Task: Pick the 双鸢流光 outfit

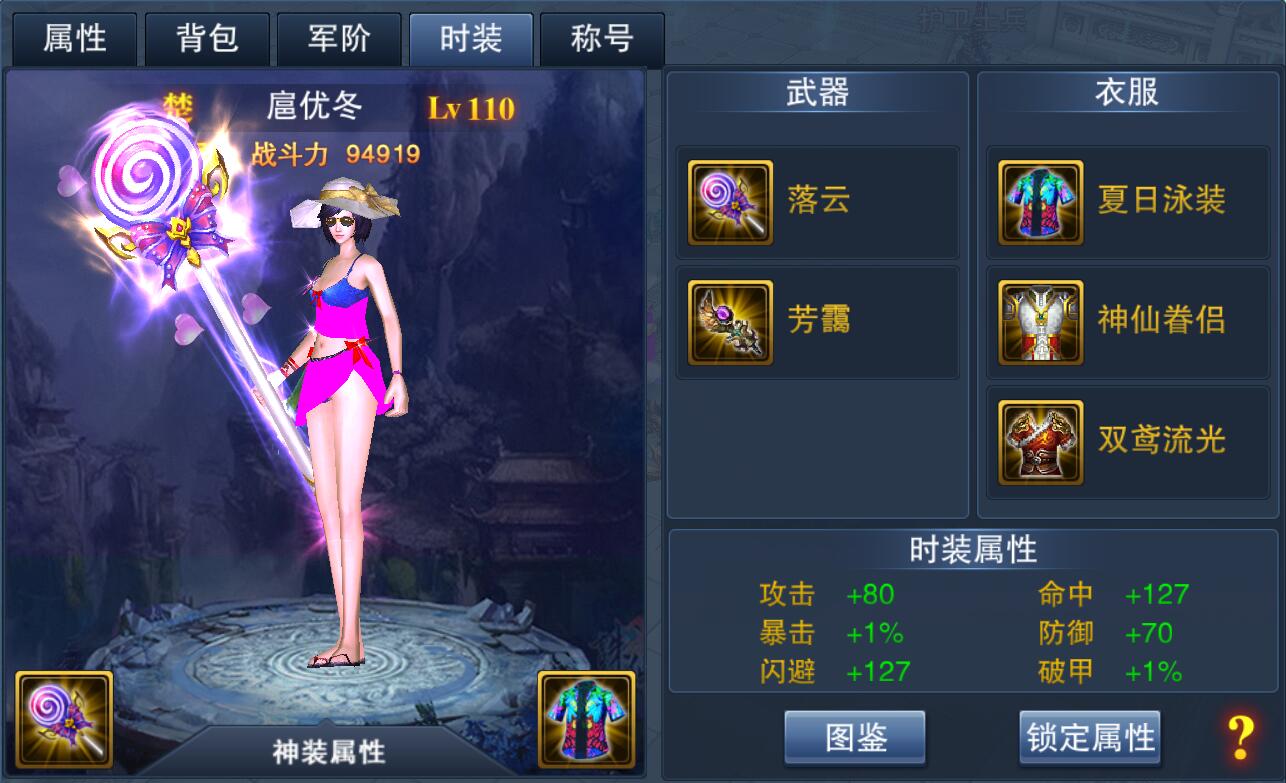Action: [1127, 442]
